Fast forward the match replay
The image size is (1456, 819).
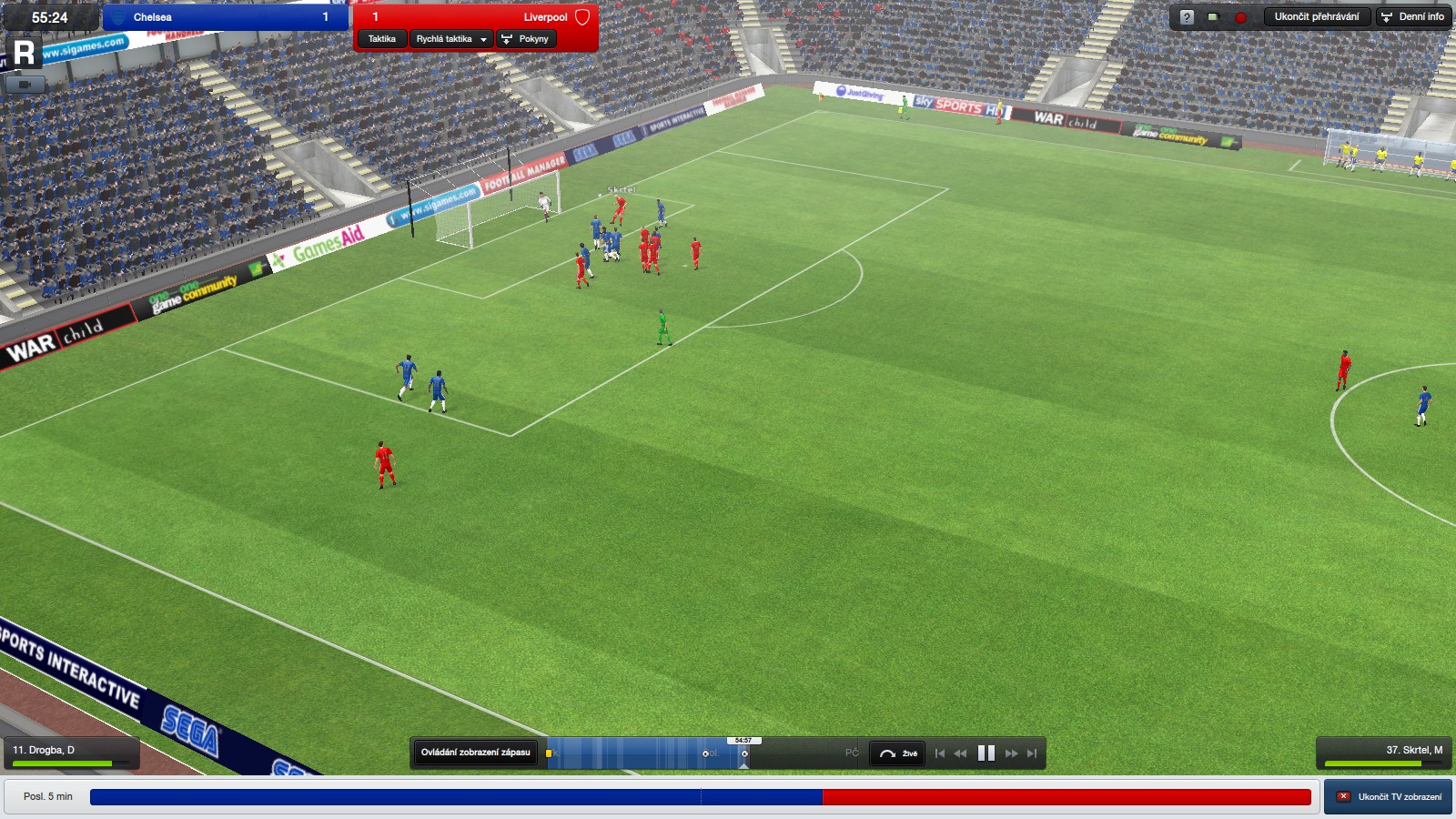[x=1011, y=753]
